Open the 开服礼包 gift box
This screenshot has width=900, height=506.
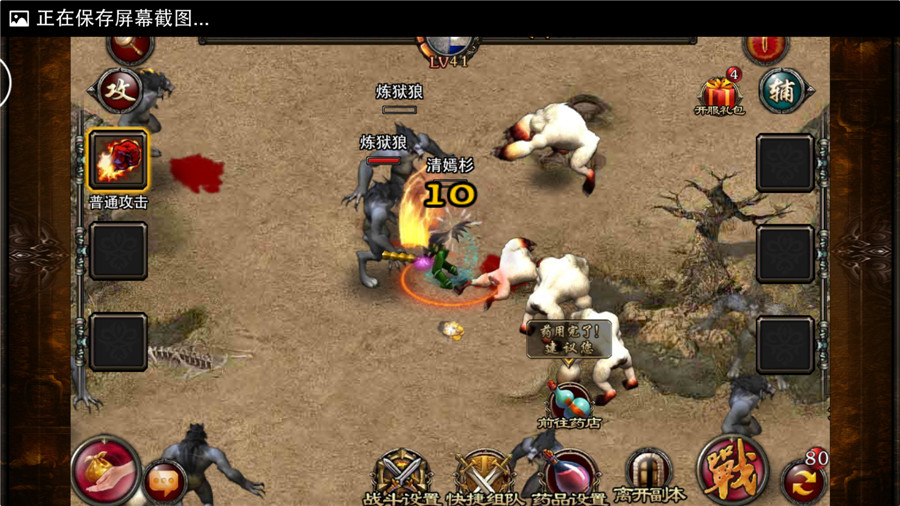[x=719, y=94]
